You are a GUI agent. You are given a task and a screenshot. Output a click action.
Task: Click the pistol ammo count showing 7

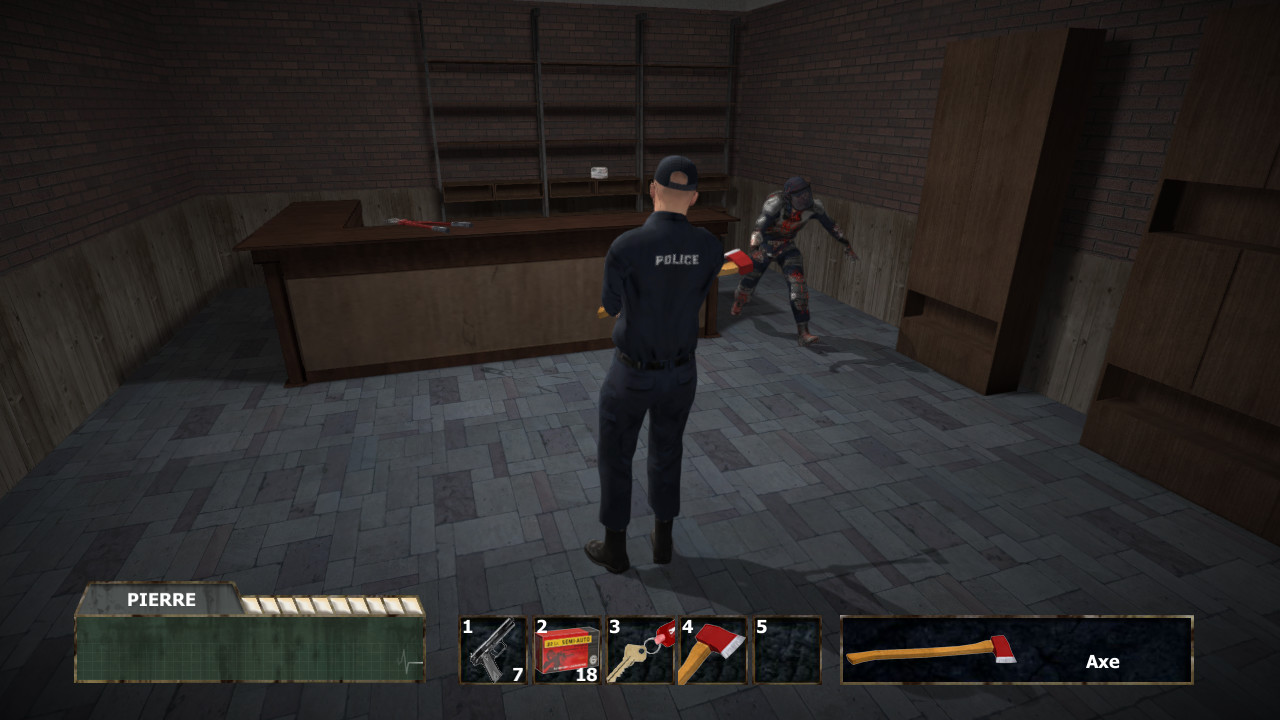point(516,675)
